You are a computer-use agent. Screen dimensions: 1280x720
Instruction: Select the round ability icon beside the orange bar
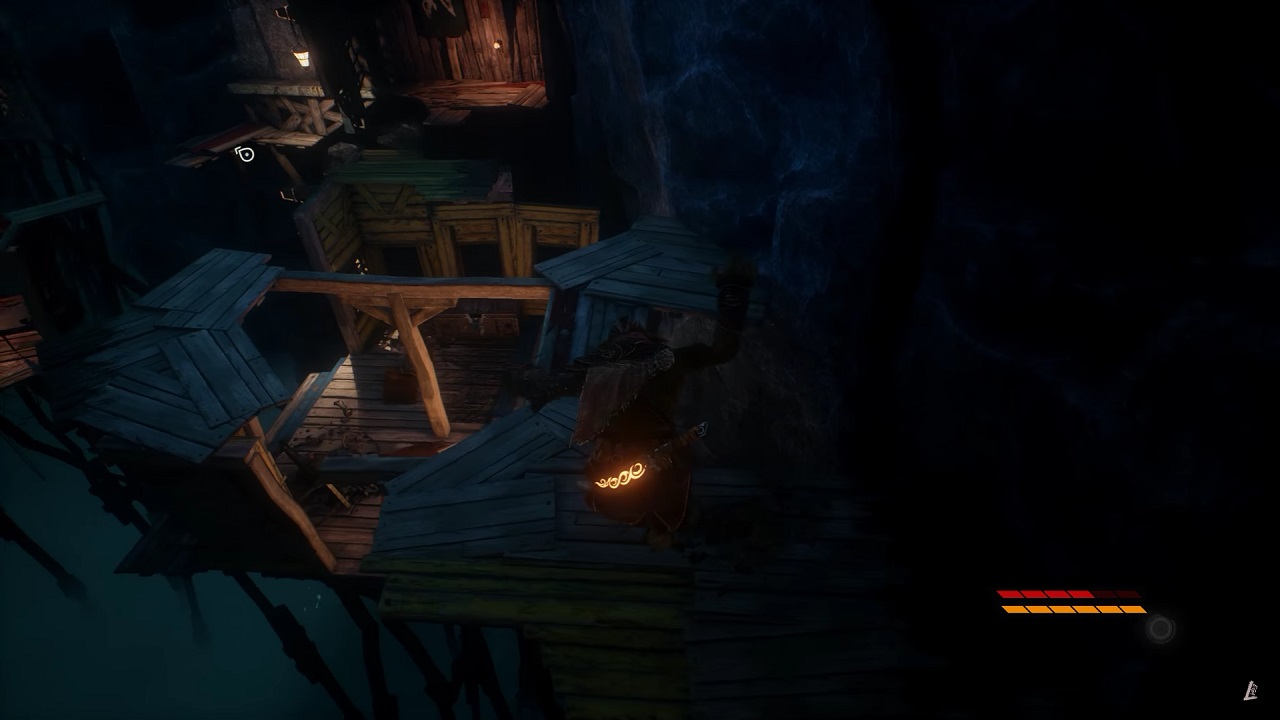point(1160,629)
